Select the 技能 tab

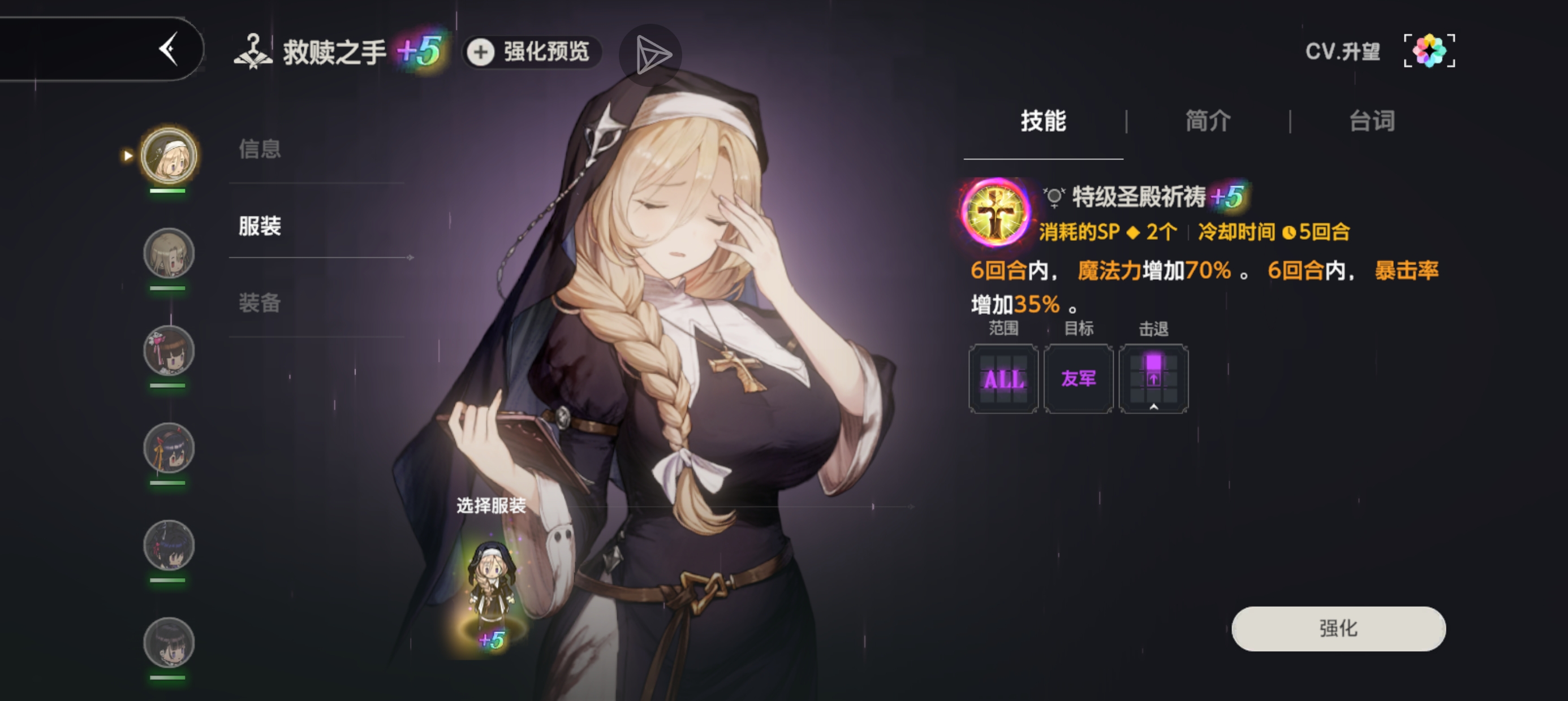point(1043,121)
